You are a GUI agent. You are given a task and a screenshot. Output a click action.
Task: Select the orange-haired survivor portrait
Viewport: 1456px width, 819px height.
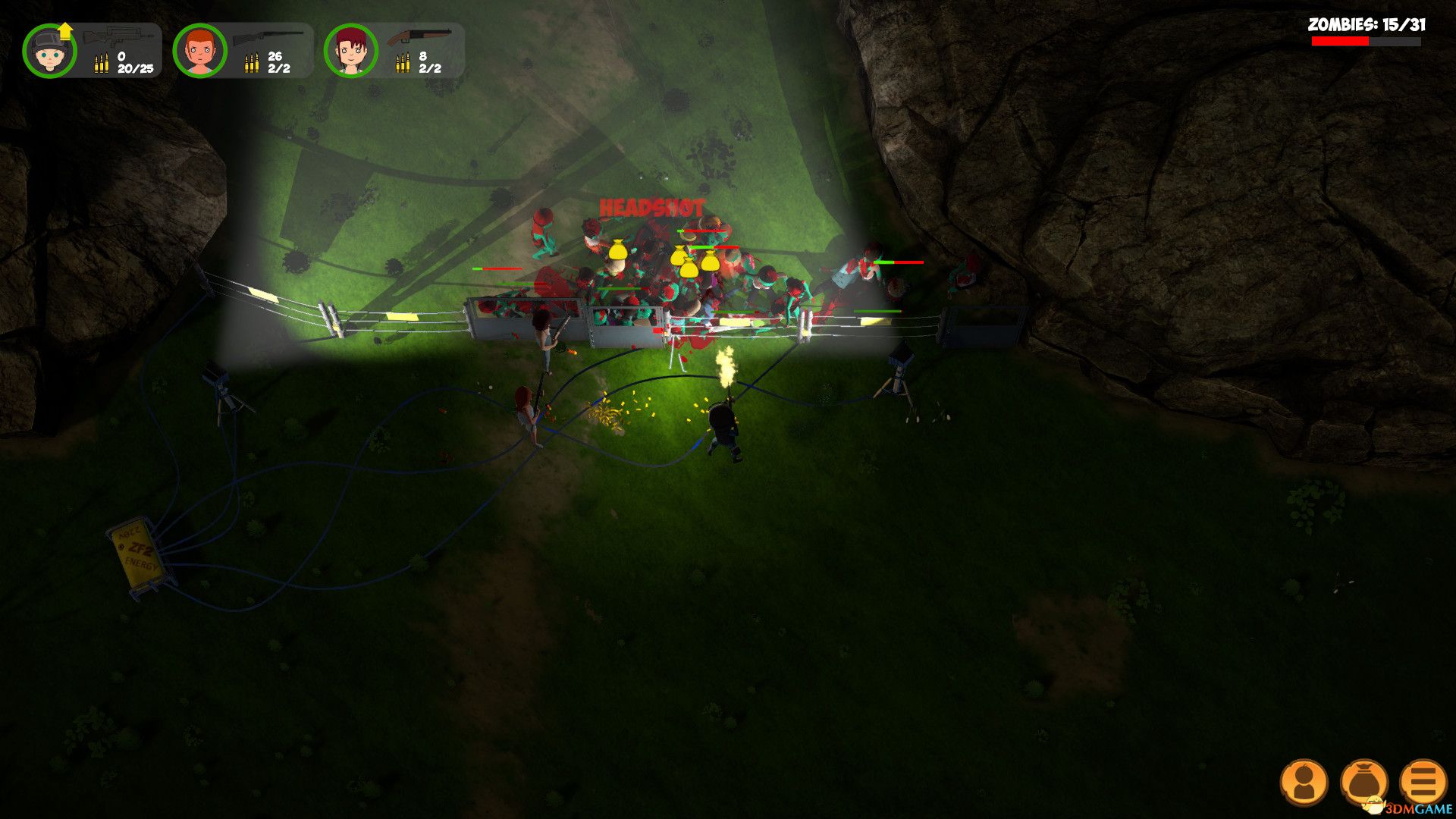pos(200,51)
